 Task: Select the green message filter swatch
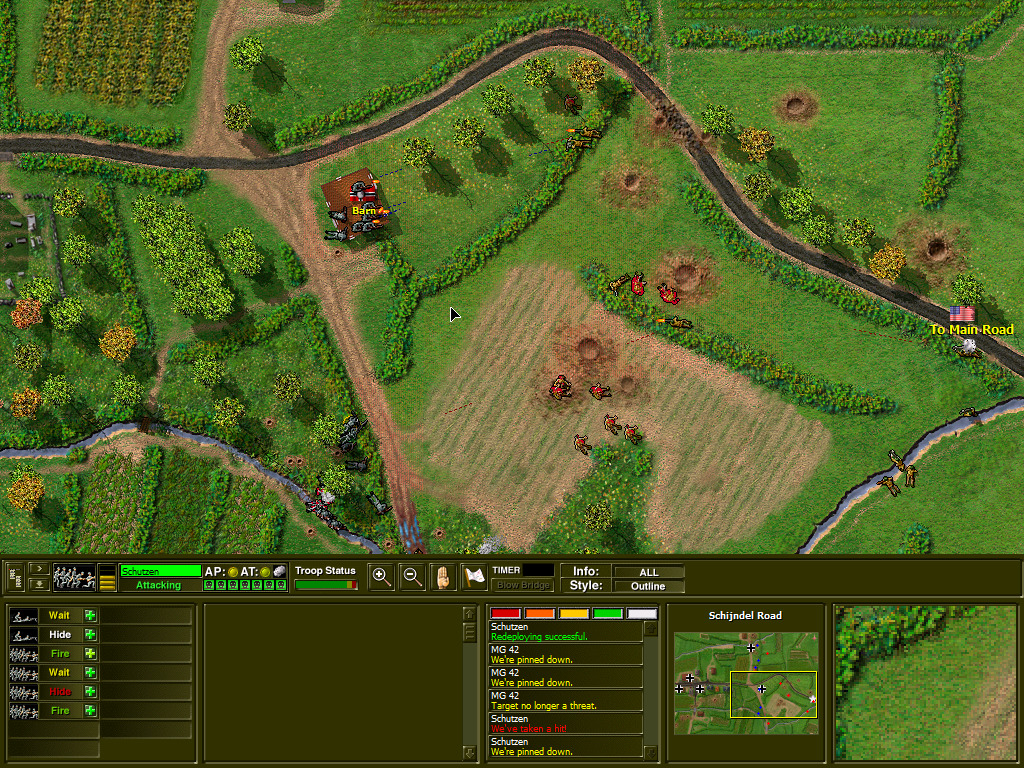point(607,613)
